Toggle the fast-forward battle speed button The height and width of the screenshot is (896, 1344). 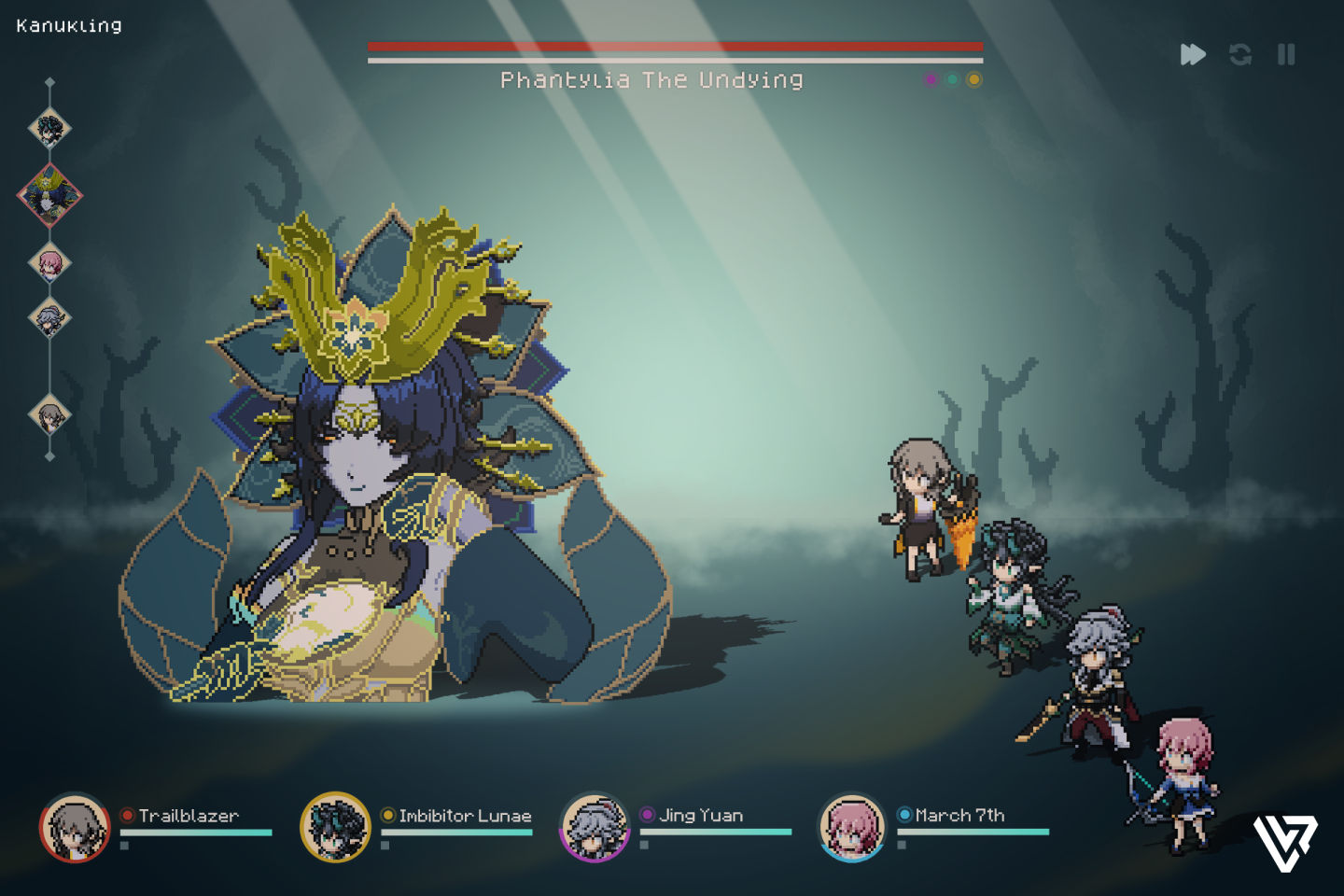point(1192,54)
